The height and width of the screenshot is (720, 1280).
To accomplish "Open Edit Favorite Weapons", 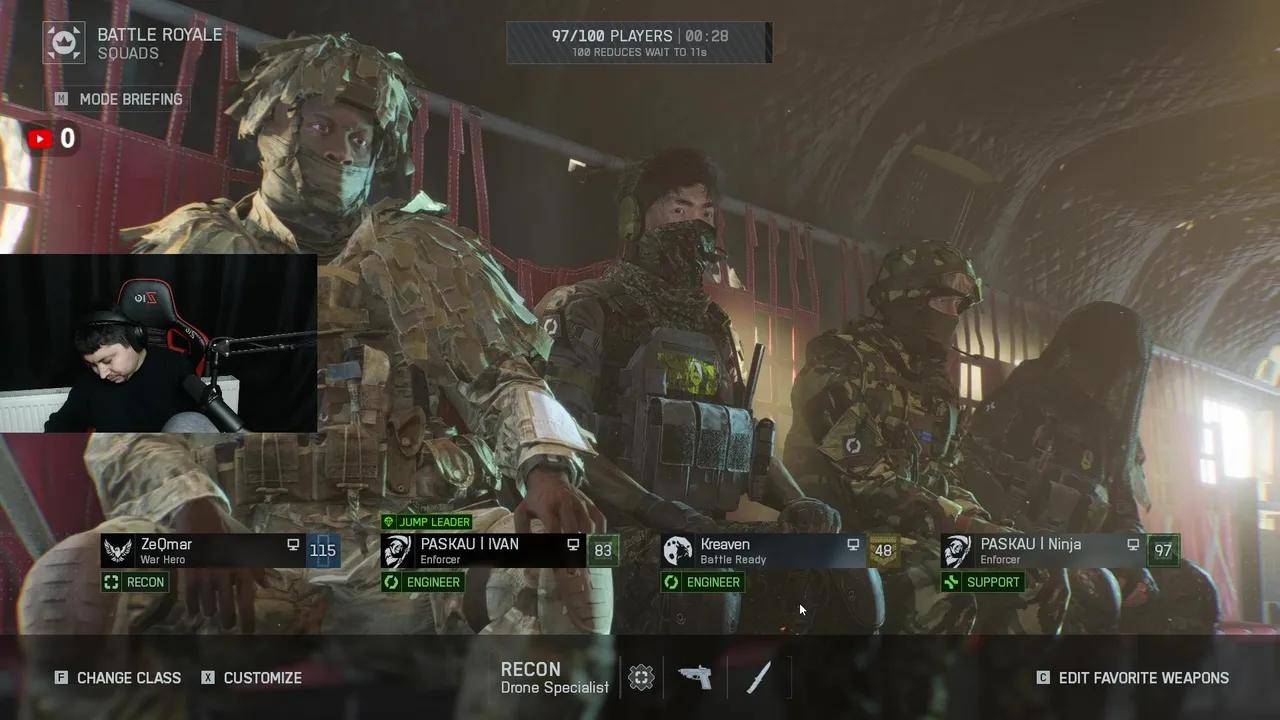I will [x=1133, y=678].
